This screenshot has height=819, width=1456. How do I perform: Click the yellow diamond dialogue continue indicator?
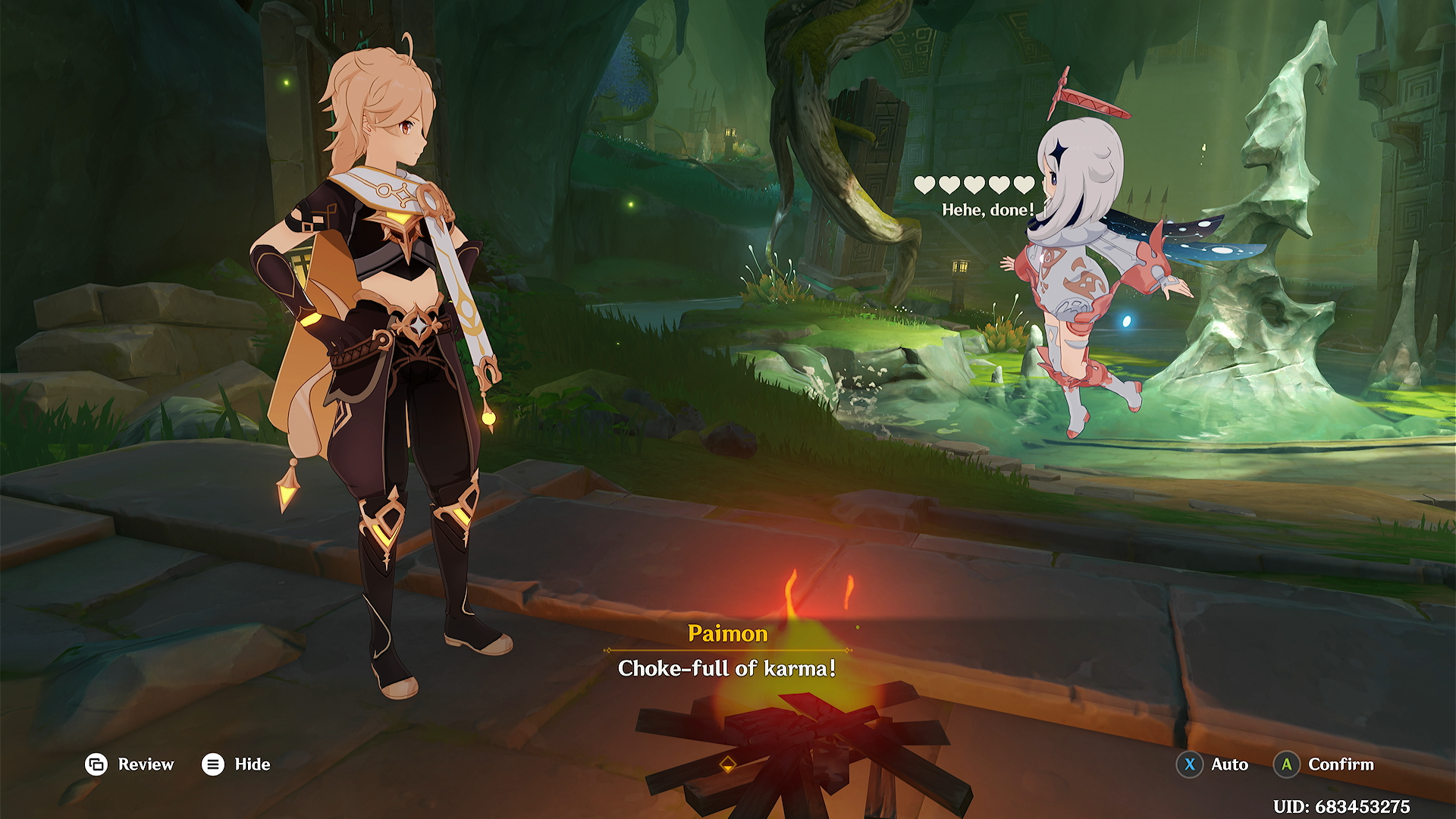pyautogui.click(x=727, y=764)
